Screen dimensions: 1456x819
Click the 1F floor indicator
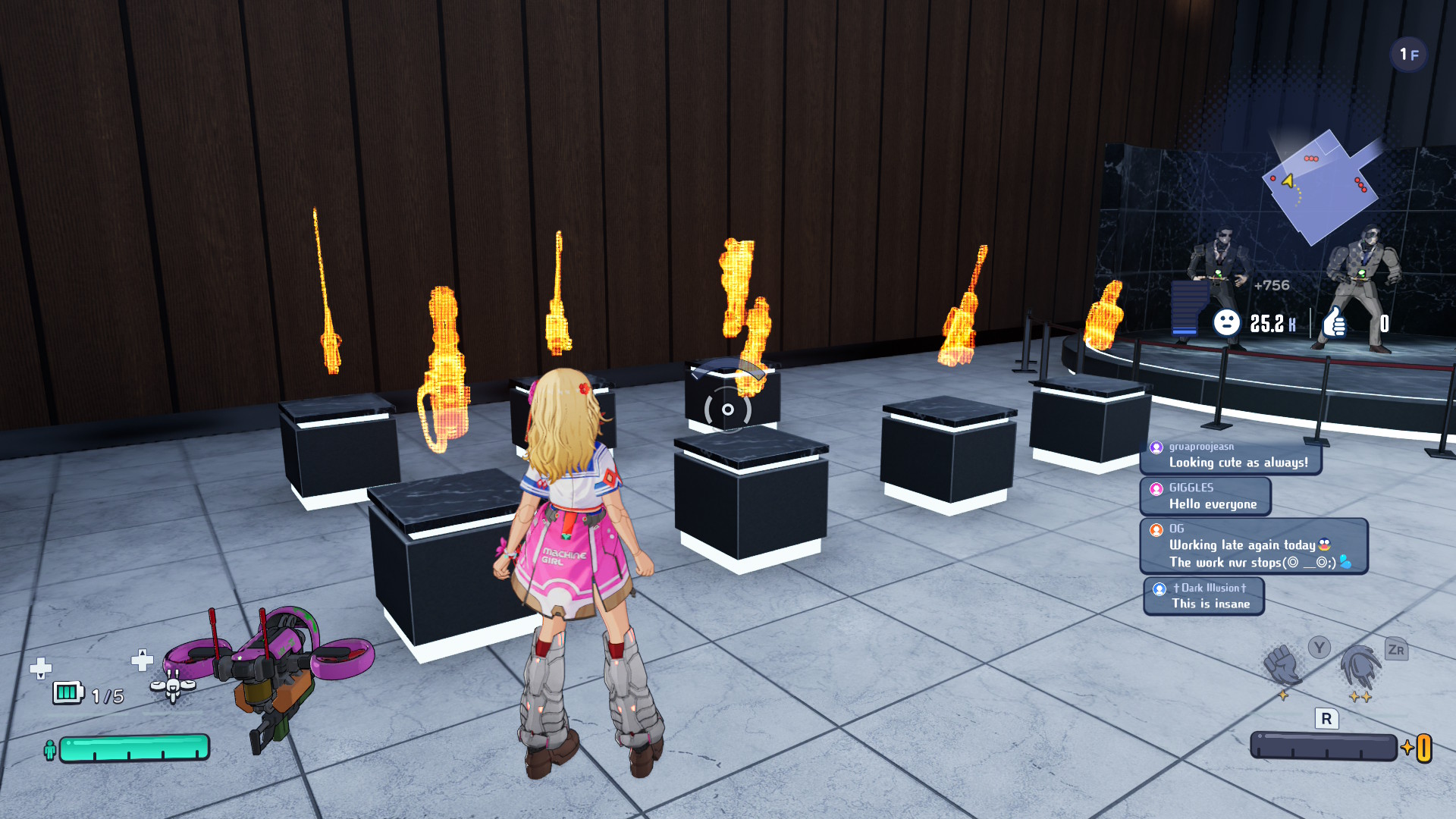coord(1408,55)
